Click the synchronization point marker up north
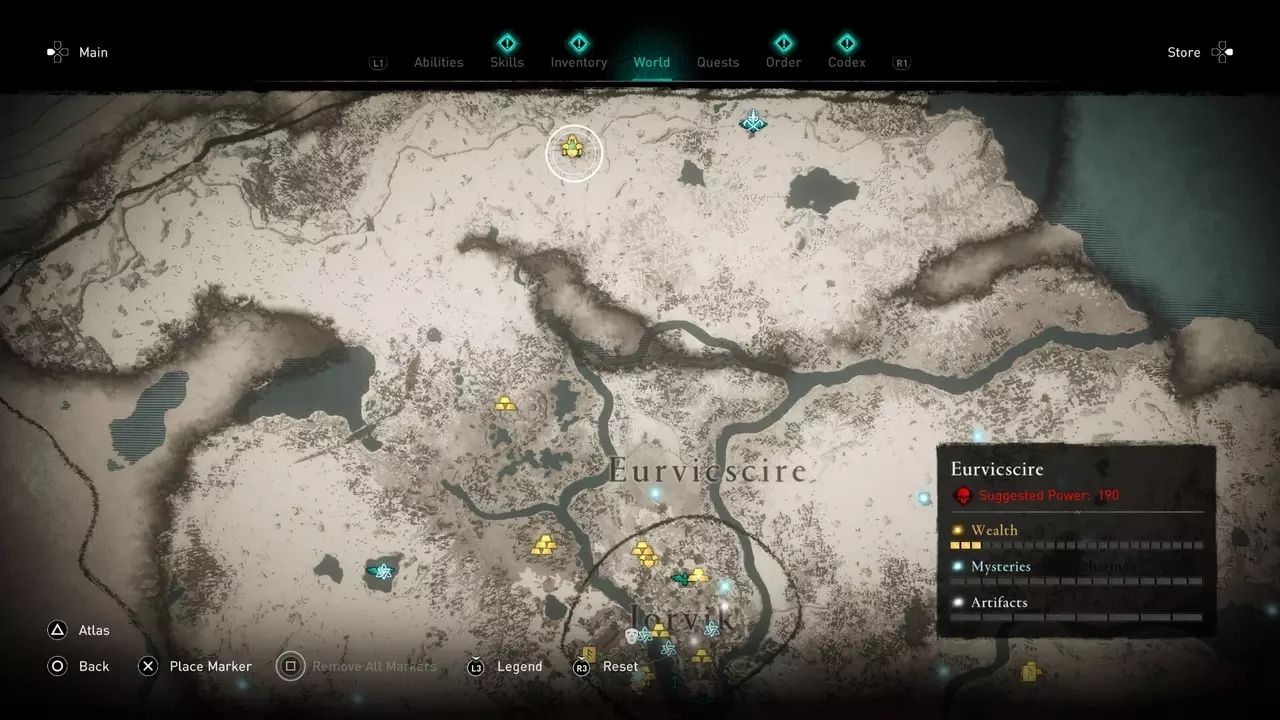The image size is (1280, 720). (753, 121)
